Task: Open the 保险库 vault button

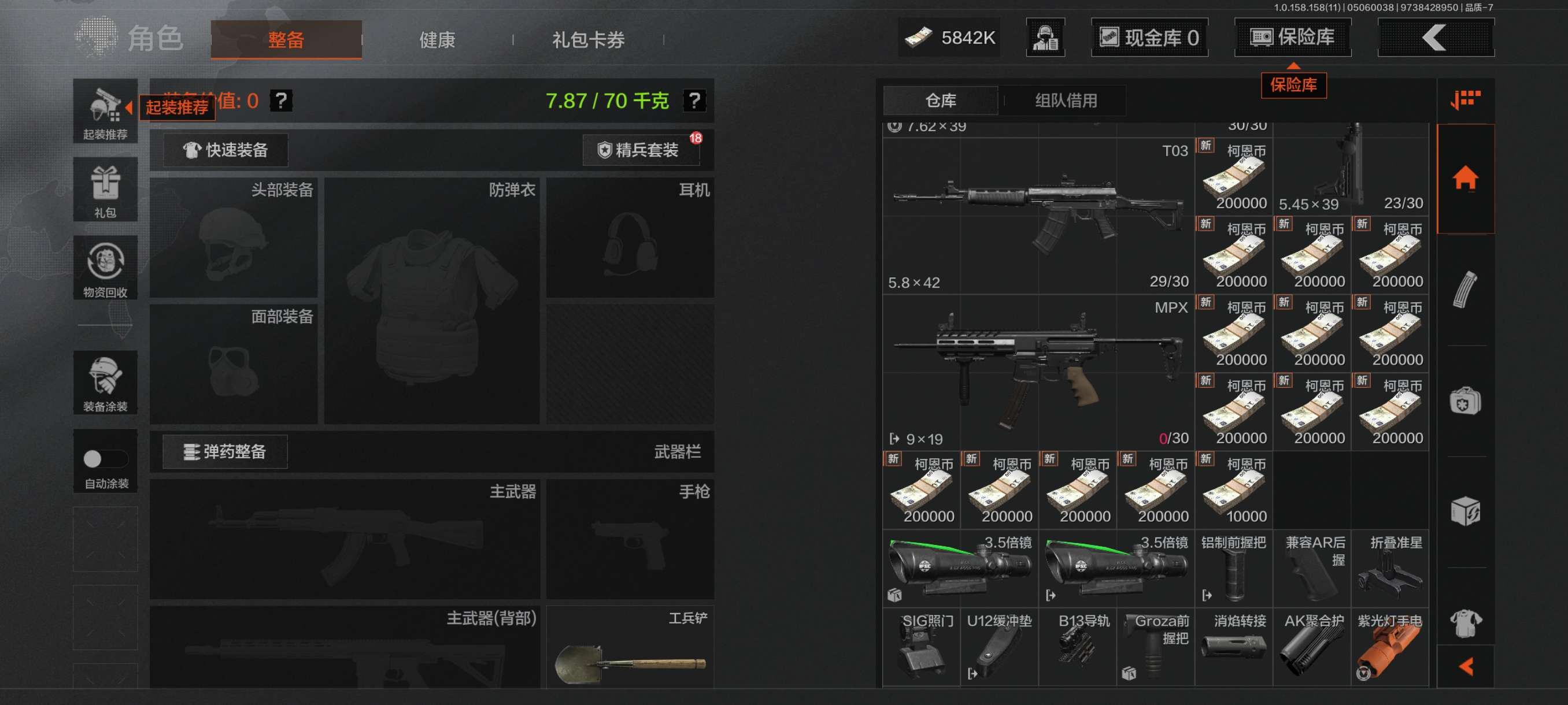Action: (1292, 38)
